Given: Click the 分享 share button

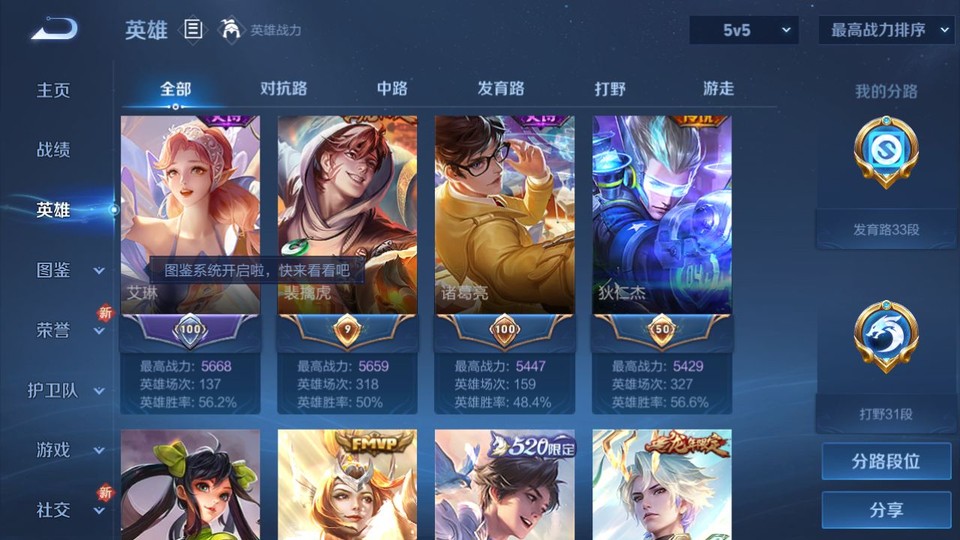Looking at the screenshot, I should tap(886, 510).
